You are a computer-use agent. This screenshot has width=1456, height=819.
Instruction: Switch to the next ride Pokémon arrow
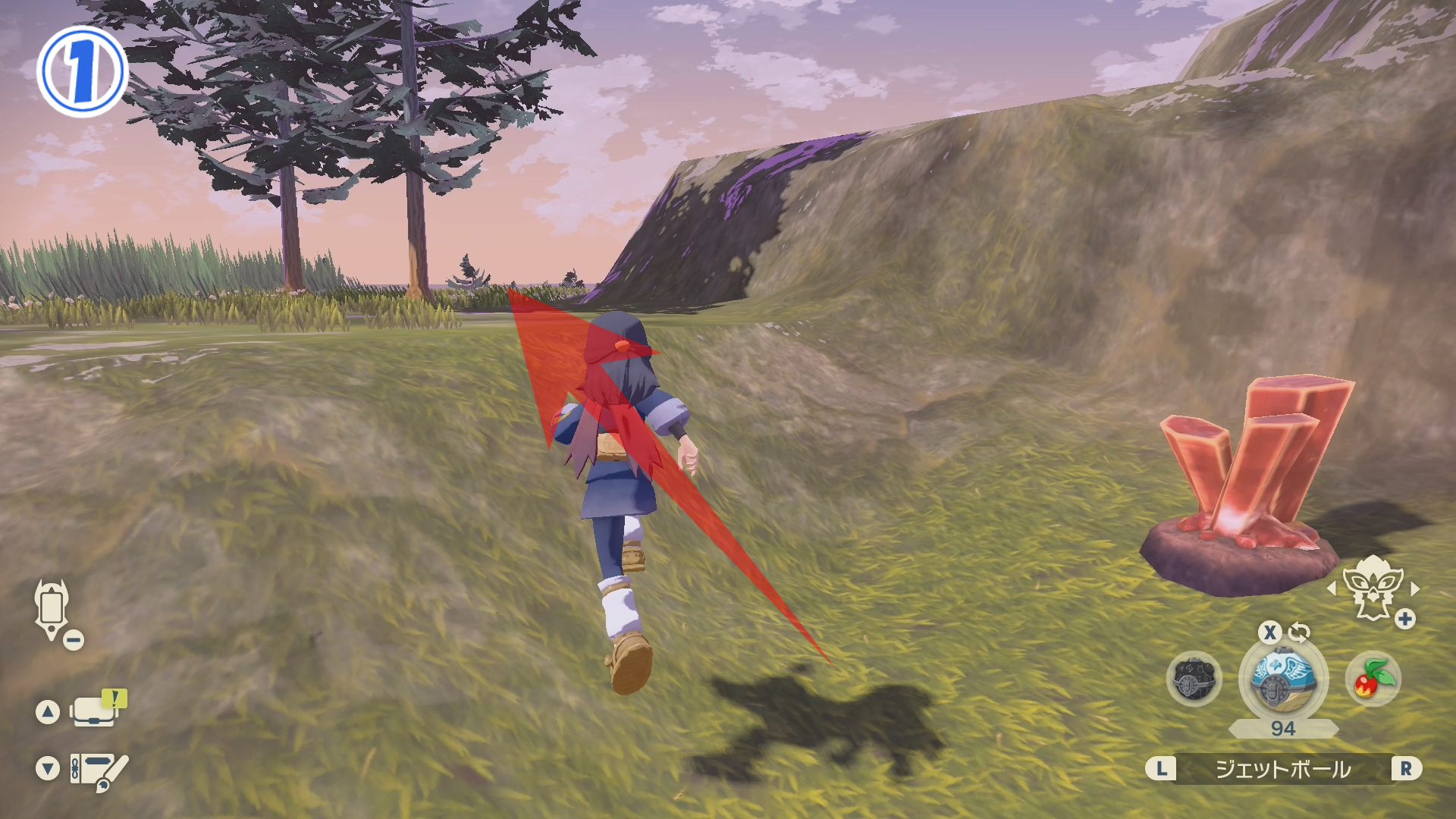[1414, 588]
